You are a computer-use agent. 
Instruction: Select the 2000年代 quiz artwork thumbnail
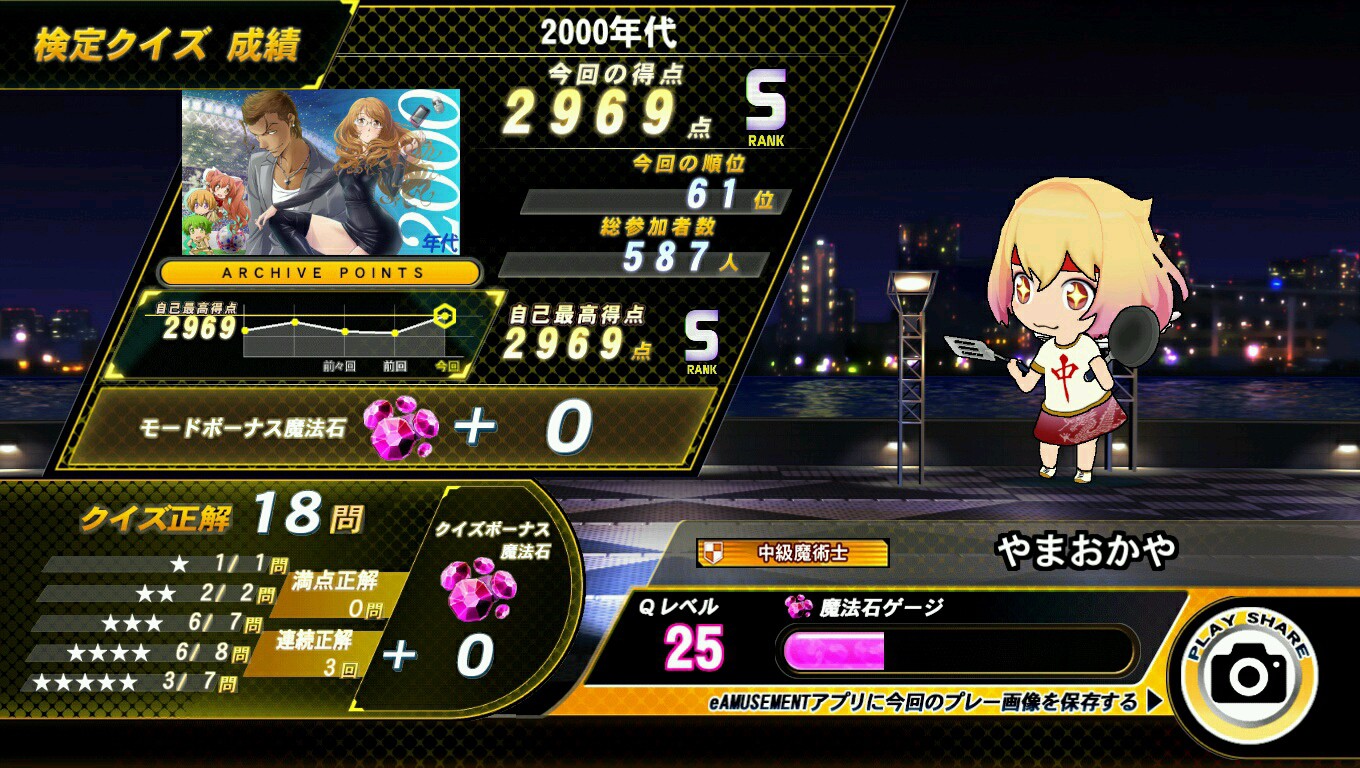(321, 172)
